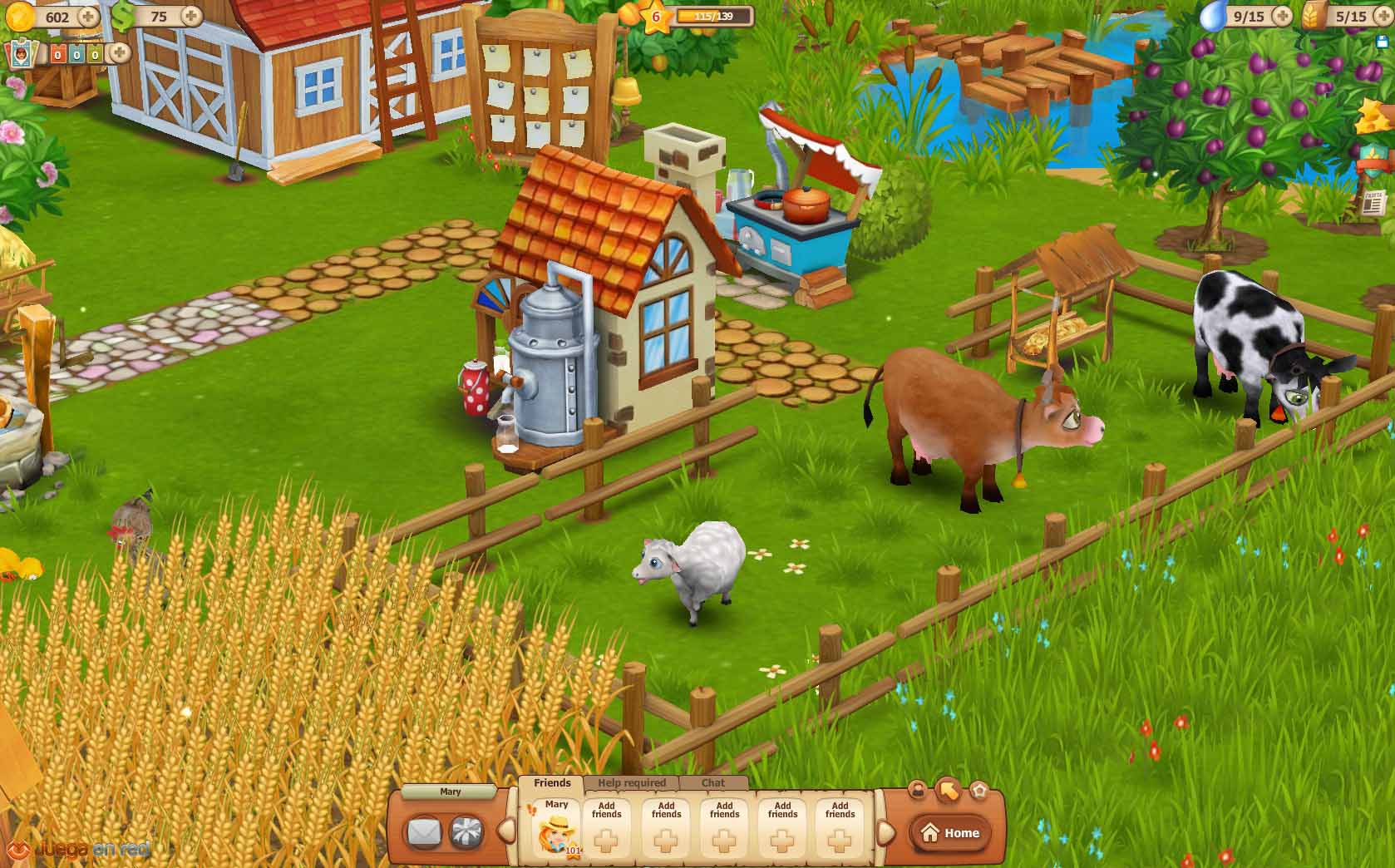Open the newspaper icon
The width and height of the screenshot is (1395, 868).
click(1373, 202)
